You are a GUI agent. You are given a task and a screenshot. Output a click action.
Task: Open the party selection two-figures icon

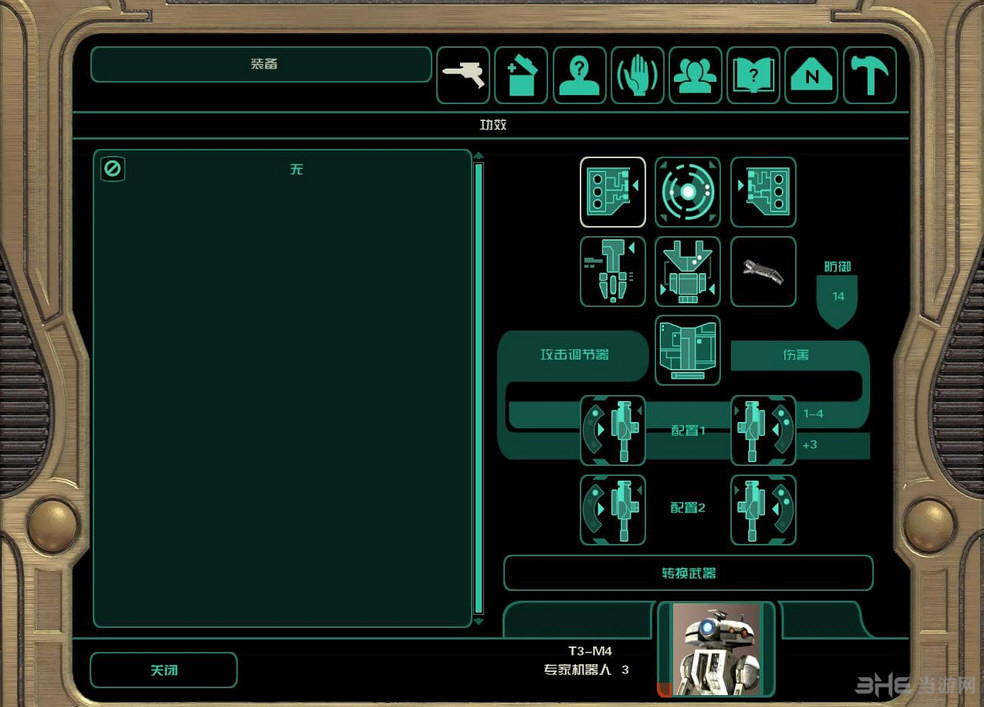pyautogui.click(x=695, y=76)
